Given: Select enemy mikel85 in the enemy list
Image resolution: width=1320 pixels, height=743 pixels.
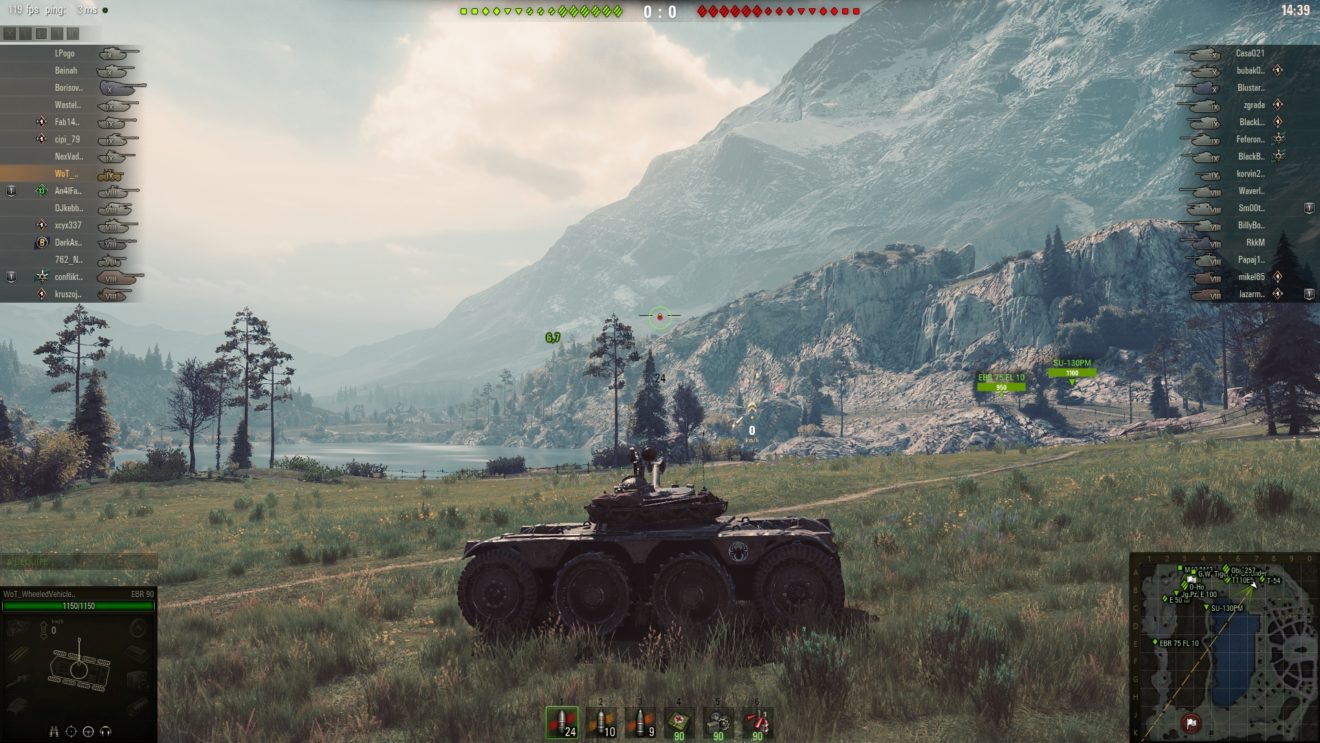Looking at the screenshot, I should point(1250,277).
